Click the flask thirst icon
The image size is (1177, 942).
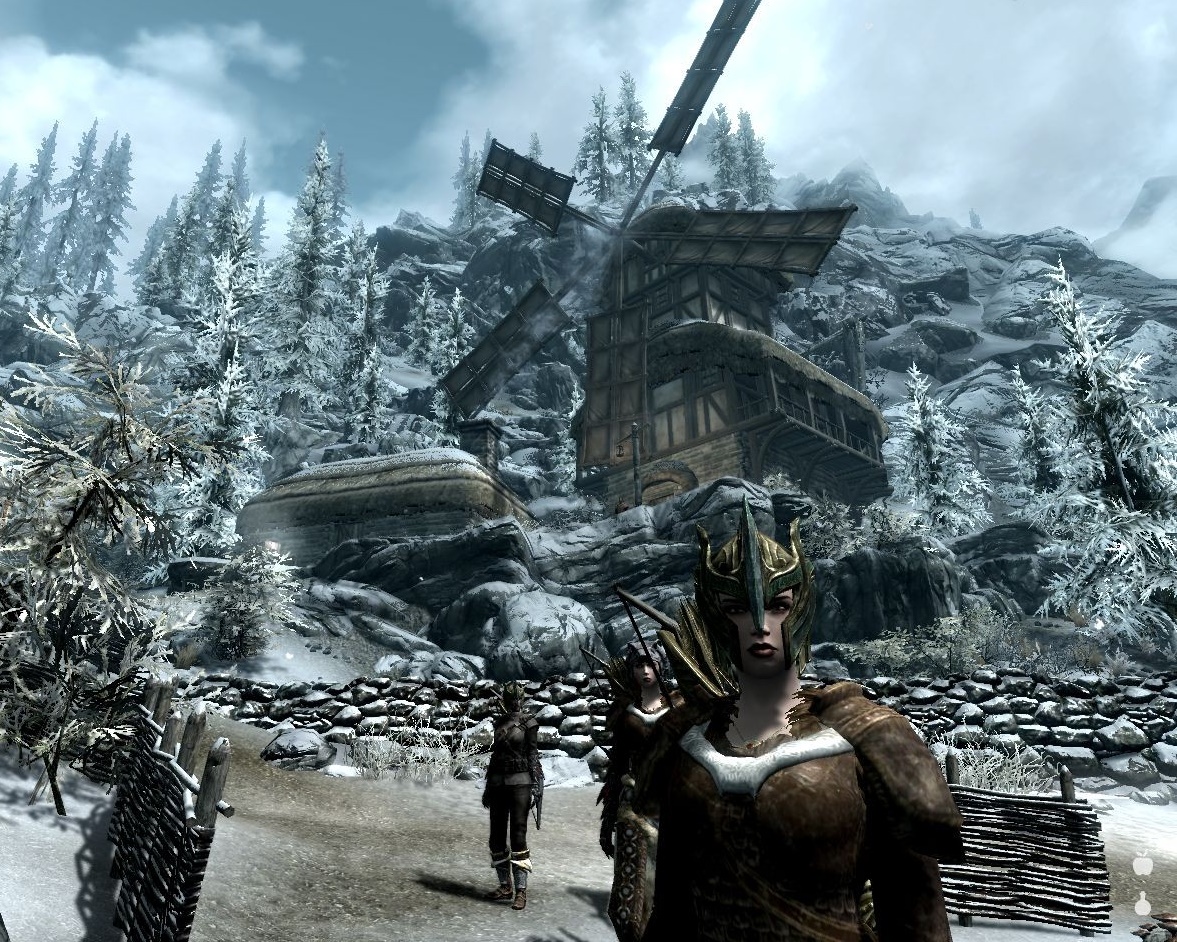click(1142, 903)
